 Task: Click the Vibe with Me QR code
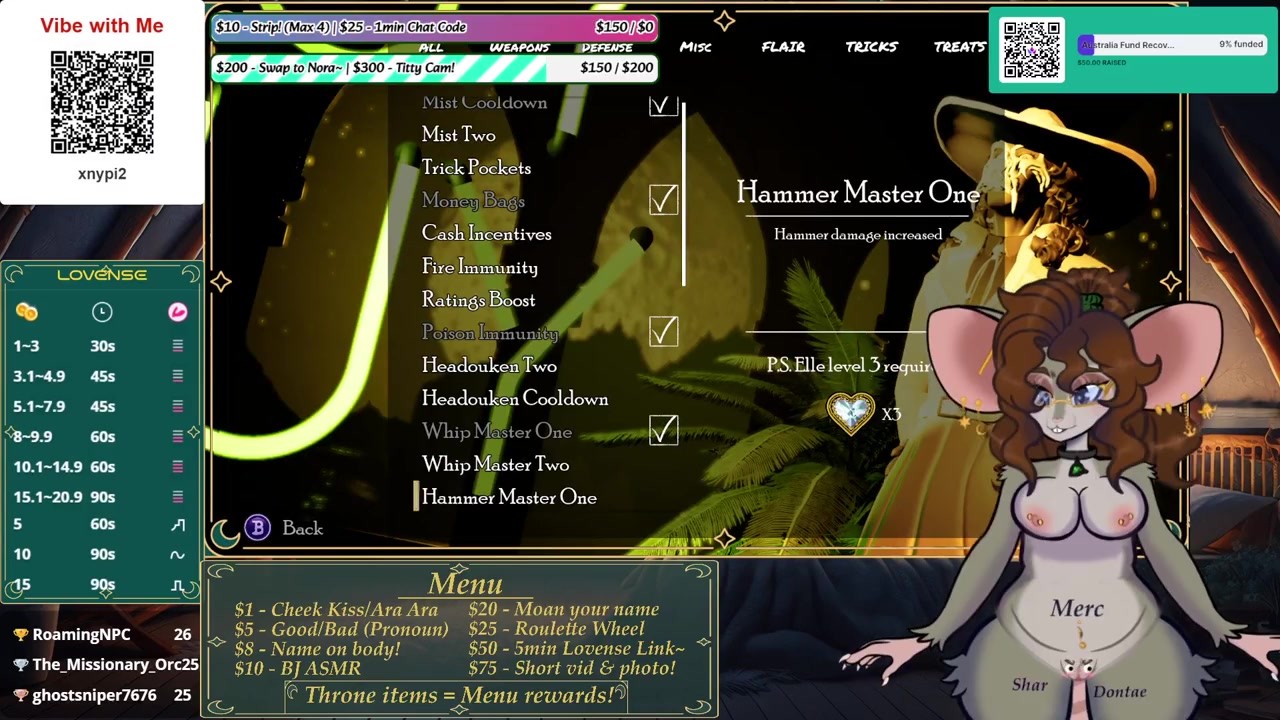tap(102, 103)
